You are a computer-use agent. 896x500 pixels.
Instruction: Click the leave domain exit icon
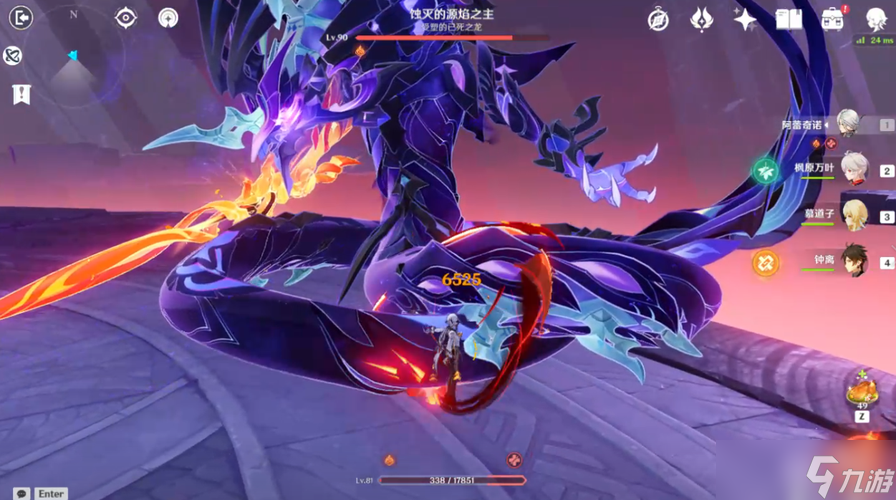click(20, 17)
